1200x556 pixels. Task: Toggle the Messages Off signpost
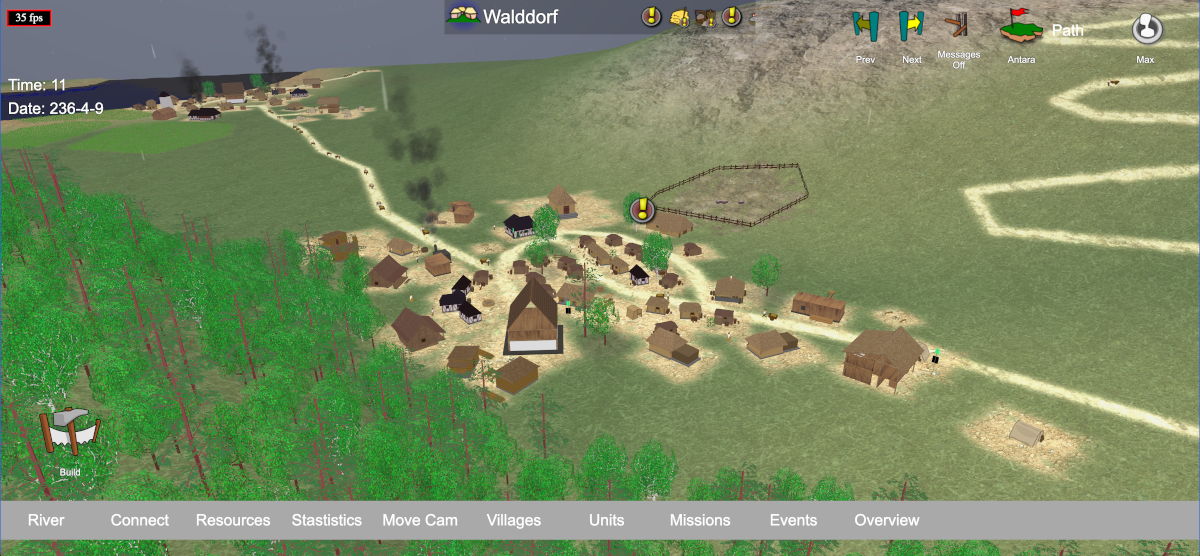click(958, 26)
